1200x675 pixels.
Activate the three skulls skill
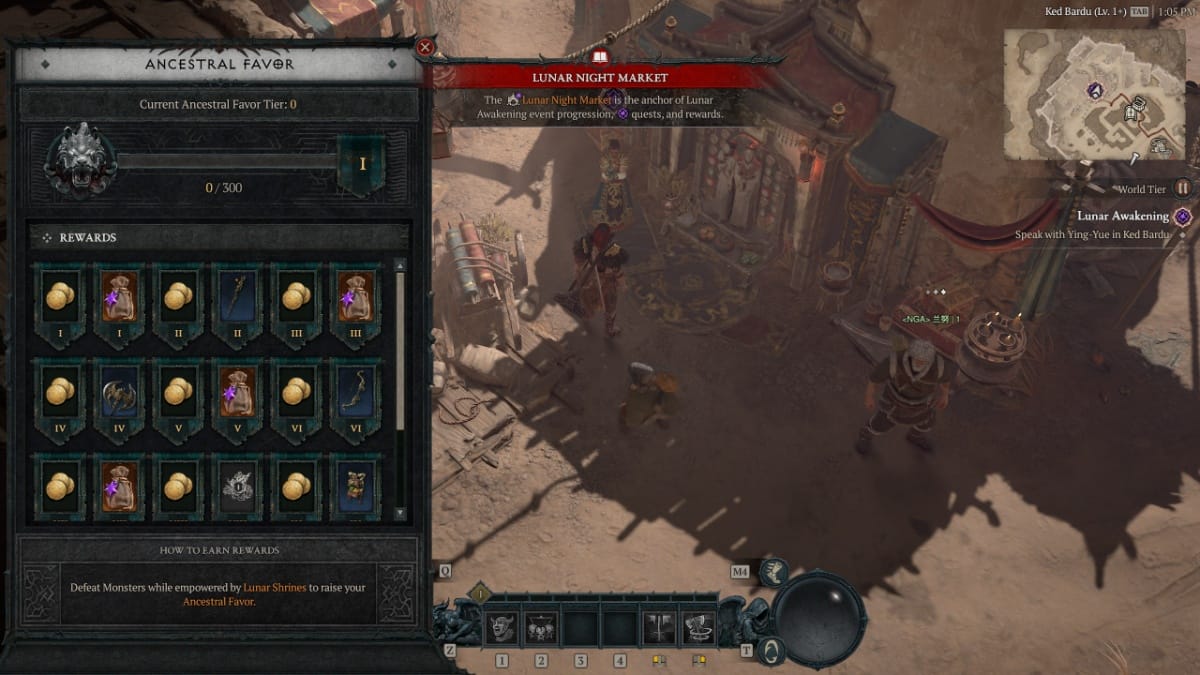tap(541, 628)
